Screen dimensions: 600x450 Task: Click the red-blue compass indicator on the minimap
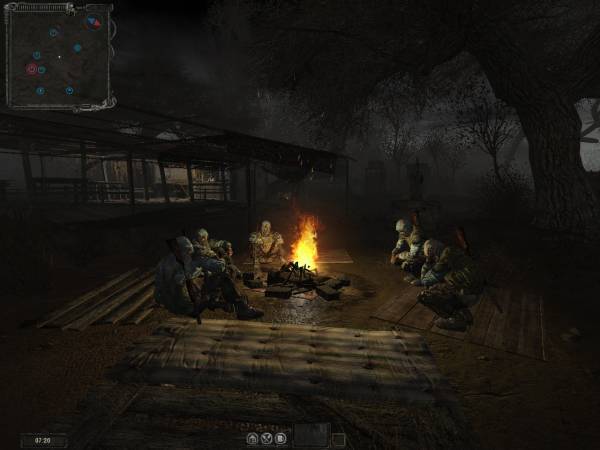click(93, 22)
